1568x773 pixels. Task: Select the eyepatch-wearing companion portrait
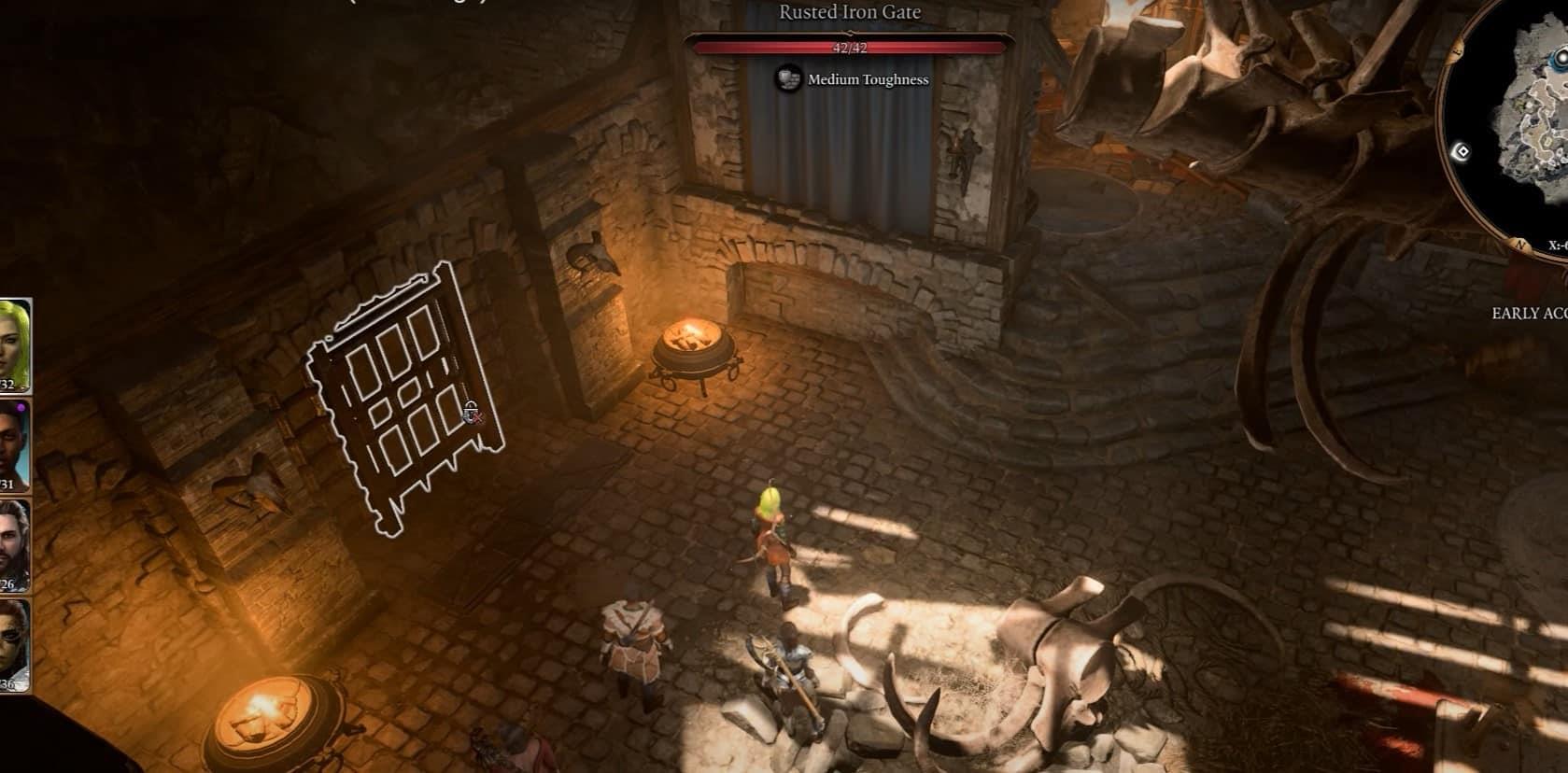(14, 644)
